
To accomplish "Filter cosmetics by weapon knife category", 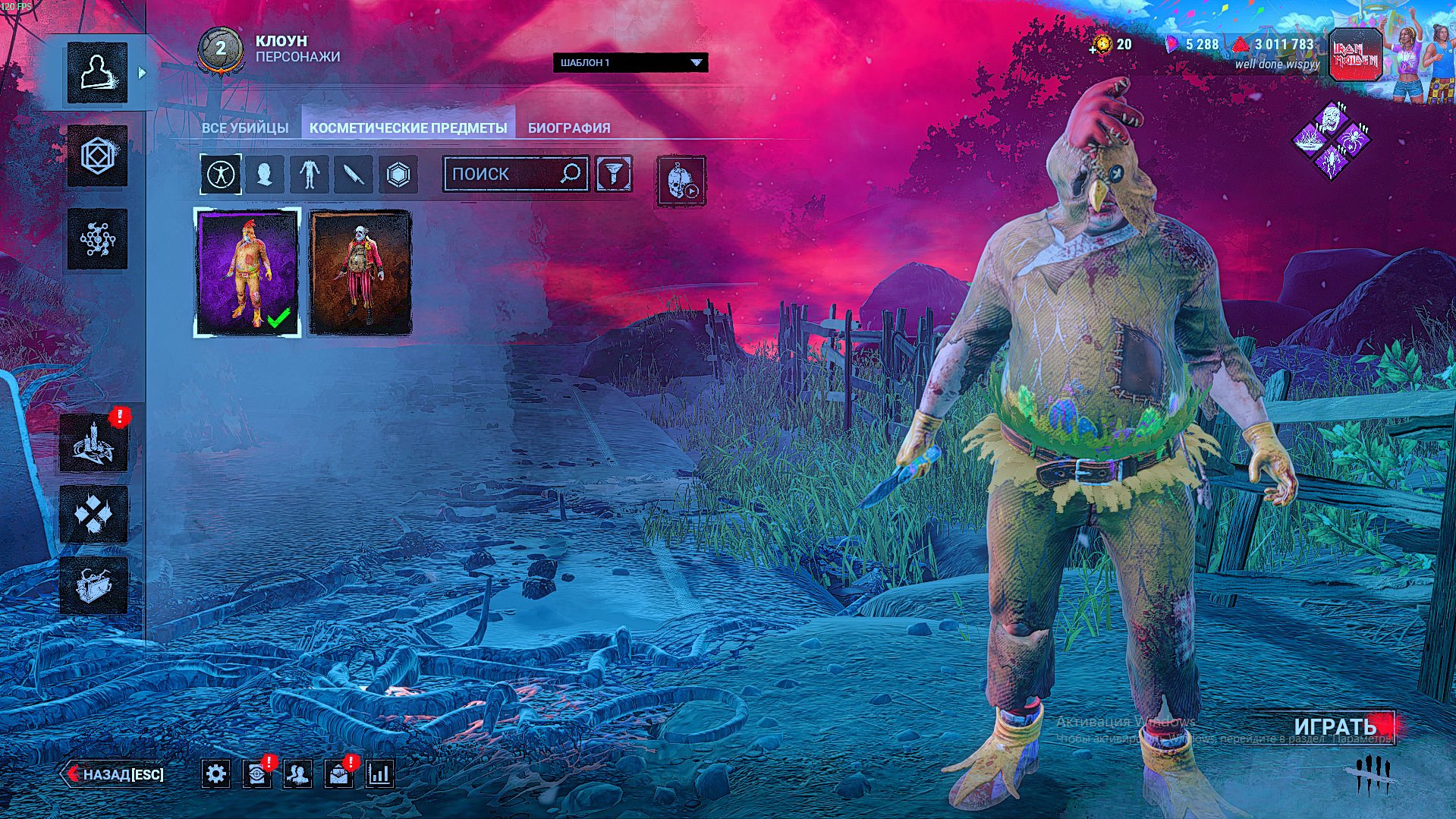I will point(354,175).
